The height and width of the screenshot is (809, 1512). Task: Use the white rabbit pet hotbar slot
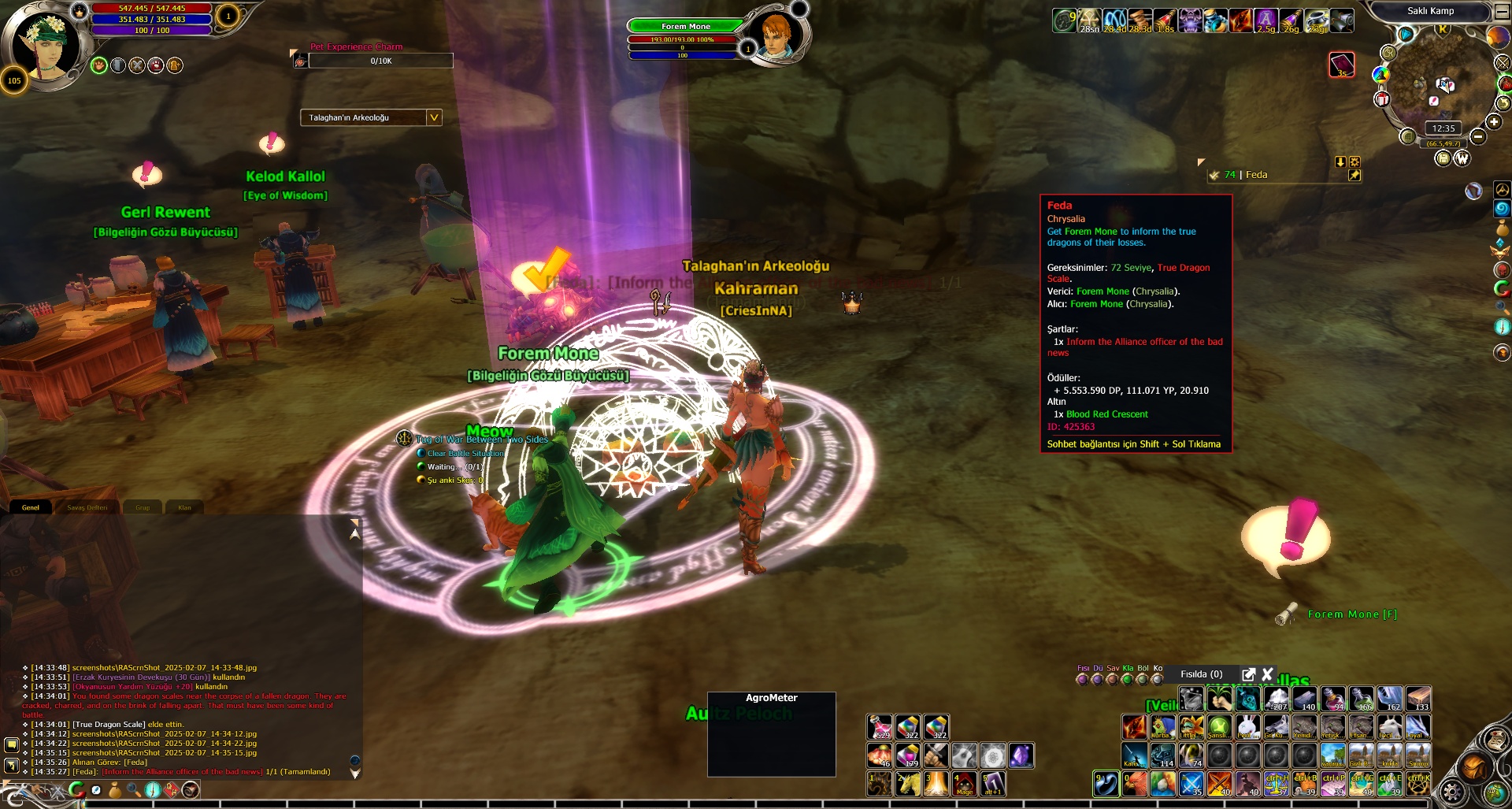coord(1247,727)
